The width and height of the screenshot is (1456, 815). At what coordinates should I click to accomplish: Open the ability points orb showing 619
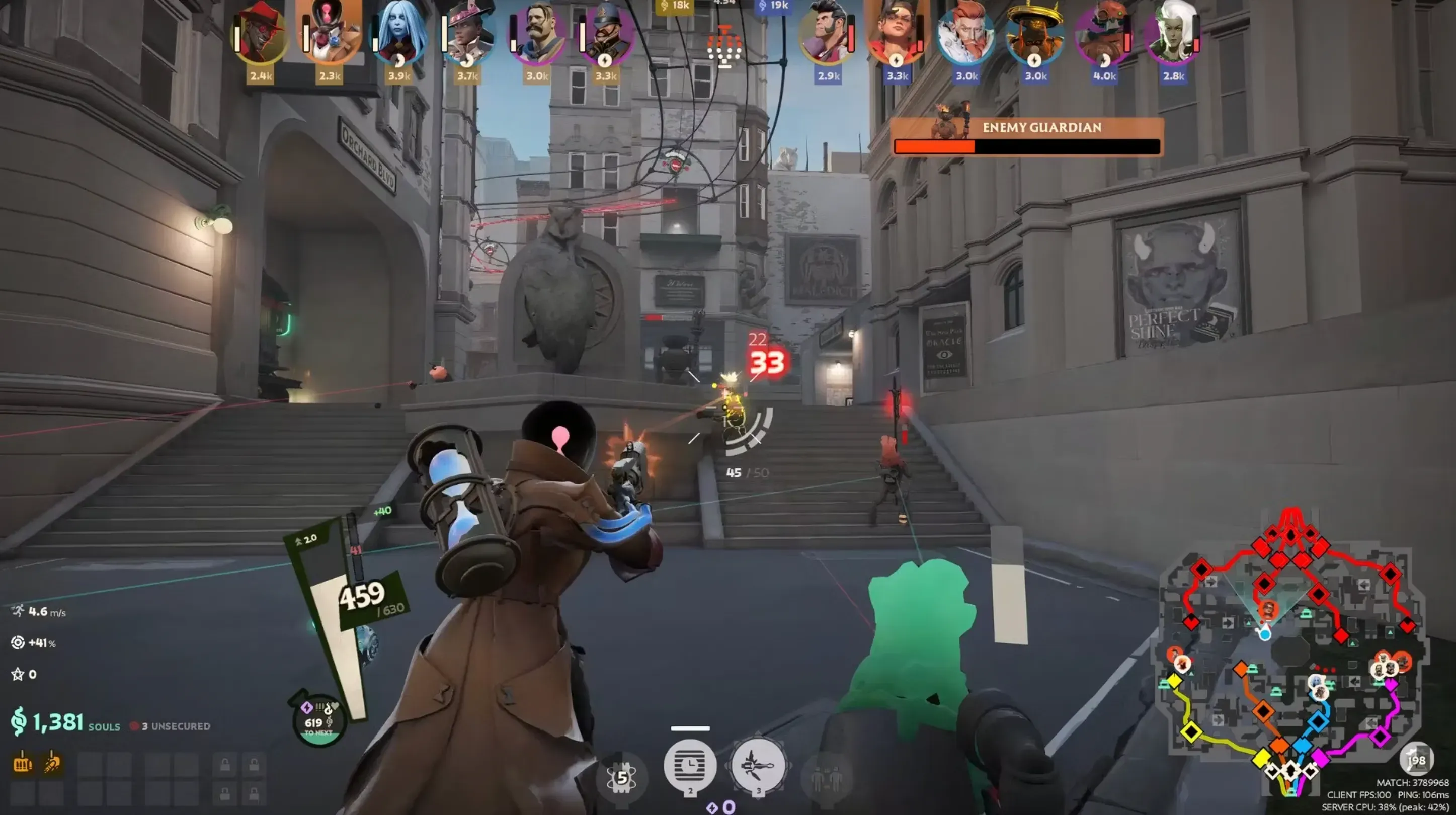(319, 721)
